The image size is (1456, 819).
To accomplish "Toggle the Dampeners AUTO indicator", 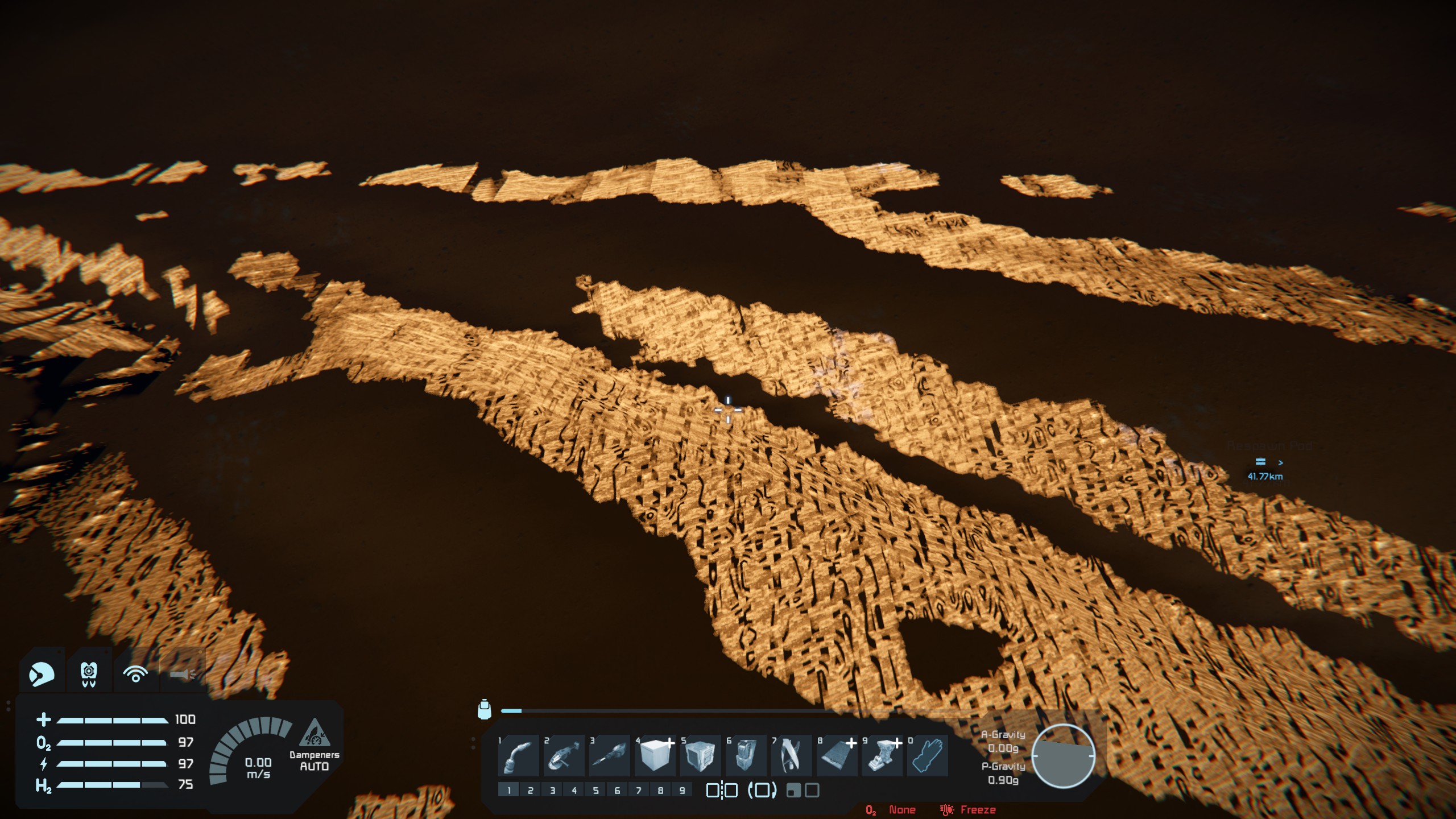I will 314,745.
